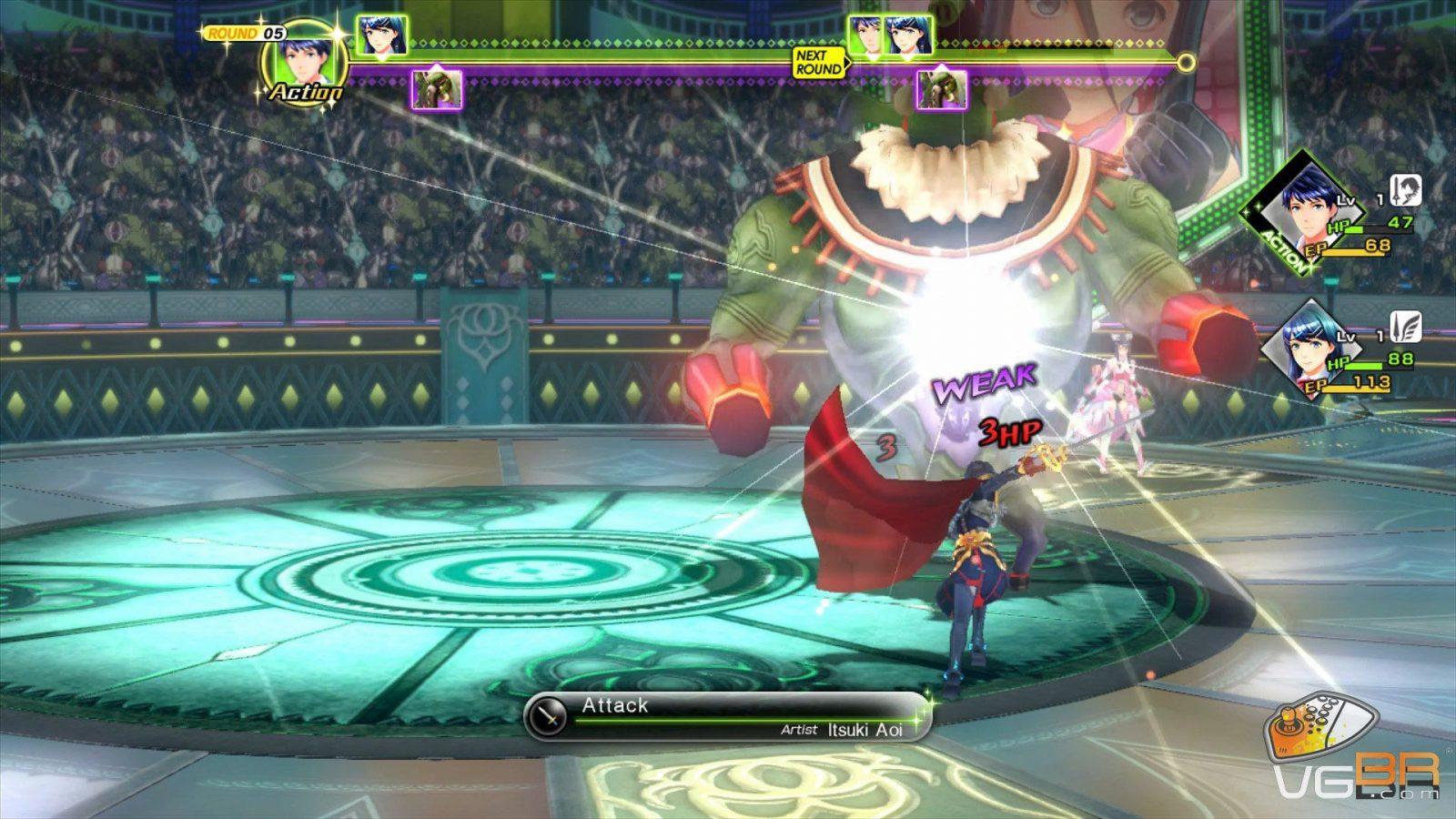The width and height of the screenshot is (1456, 819).
Task: Click the winged lance class icon
Action: pyautogui.click(x=1406, y=326)
